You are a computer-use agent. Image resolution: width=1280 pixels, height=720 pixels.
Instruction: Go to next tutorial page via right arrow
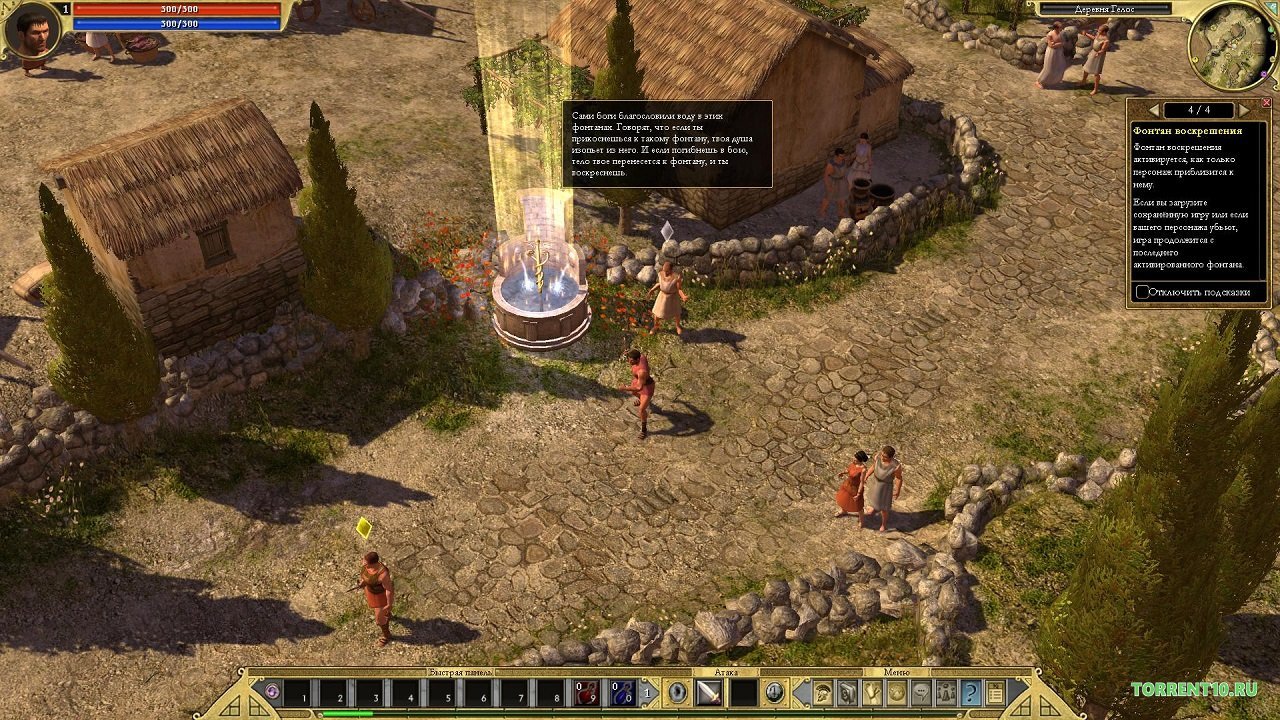(1243, 109)
